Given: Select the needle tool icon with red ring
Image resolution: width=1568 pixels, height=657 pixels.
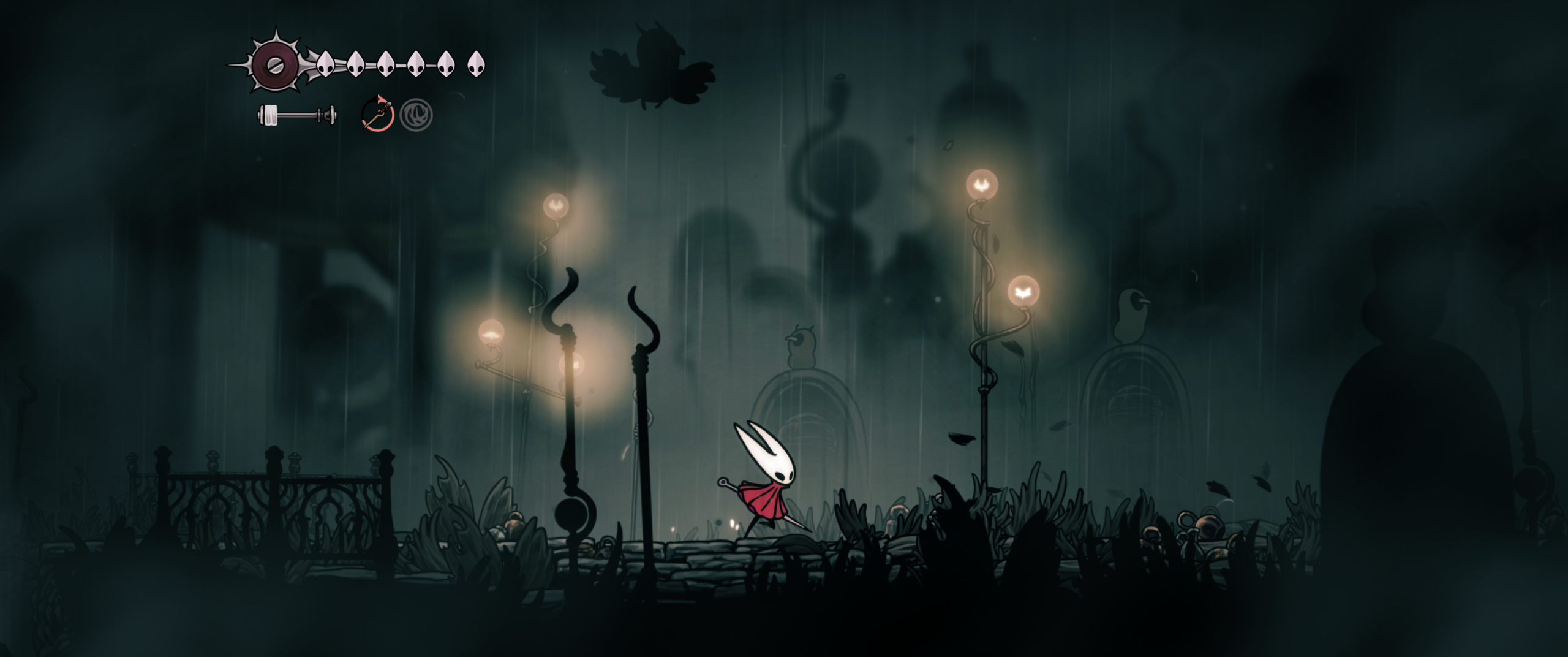Looking at the screenshot, I should click(x=377, y=114).
